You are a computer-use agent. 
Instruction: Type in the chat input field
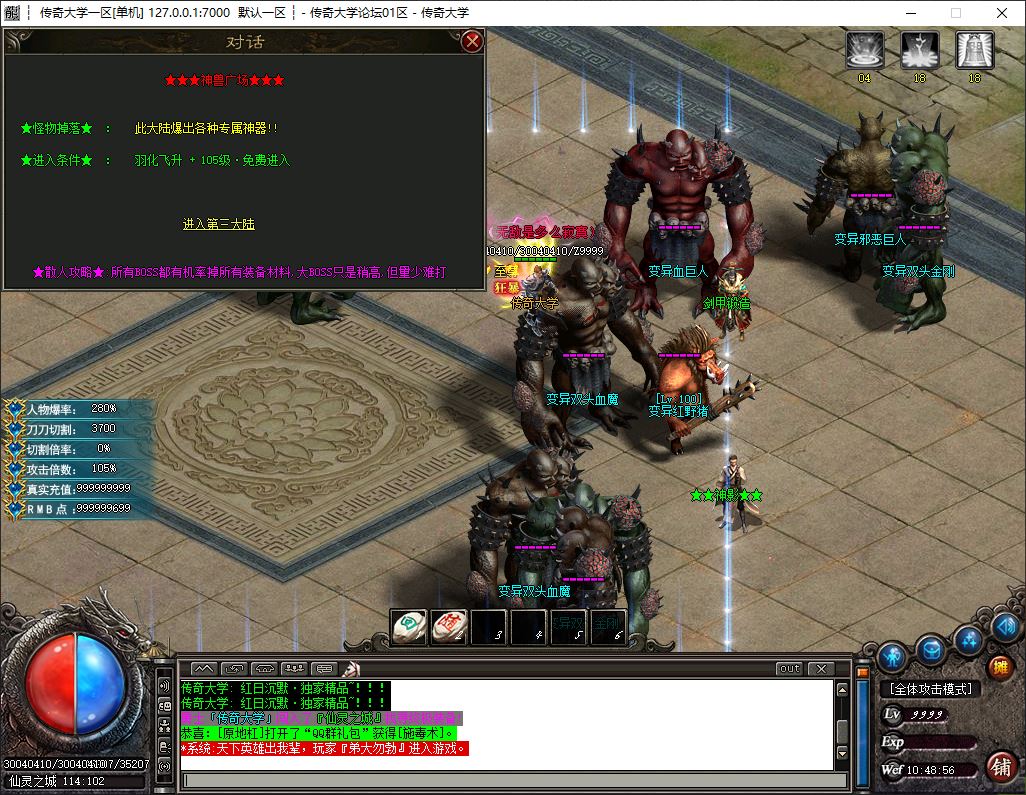508,780
